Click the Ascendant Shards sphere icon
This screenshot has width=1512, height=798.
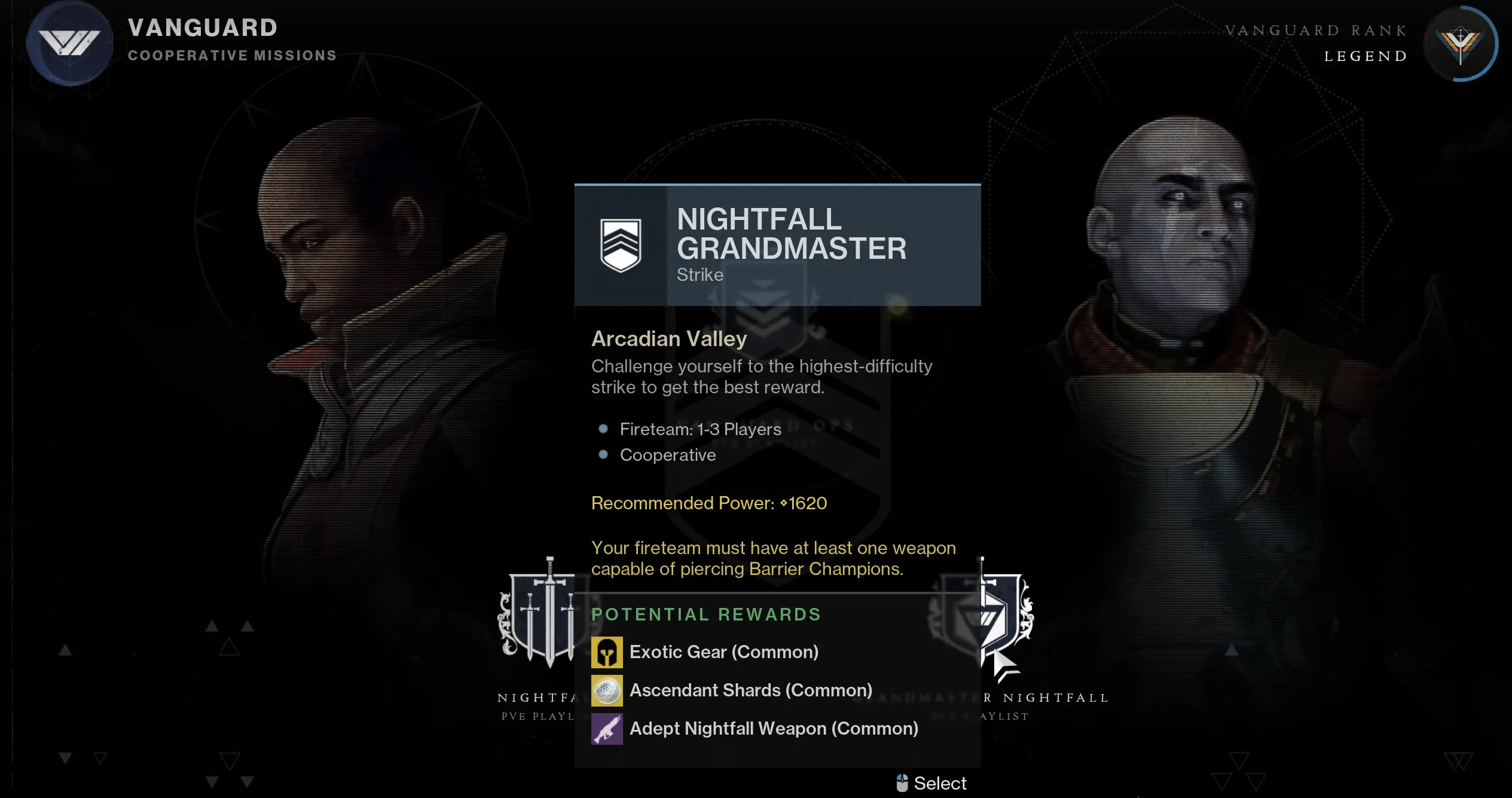pos(607,690)
